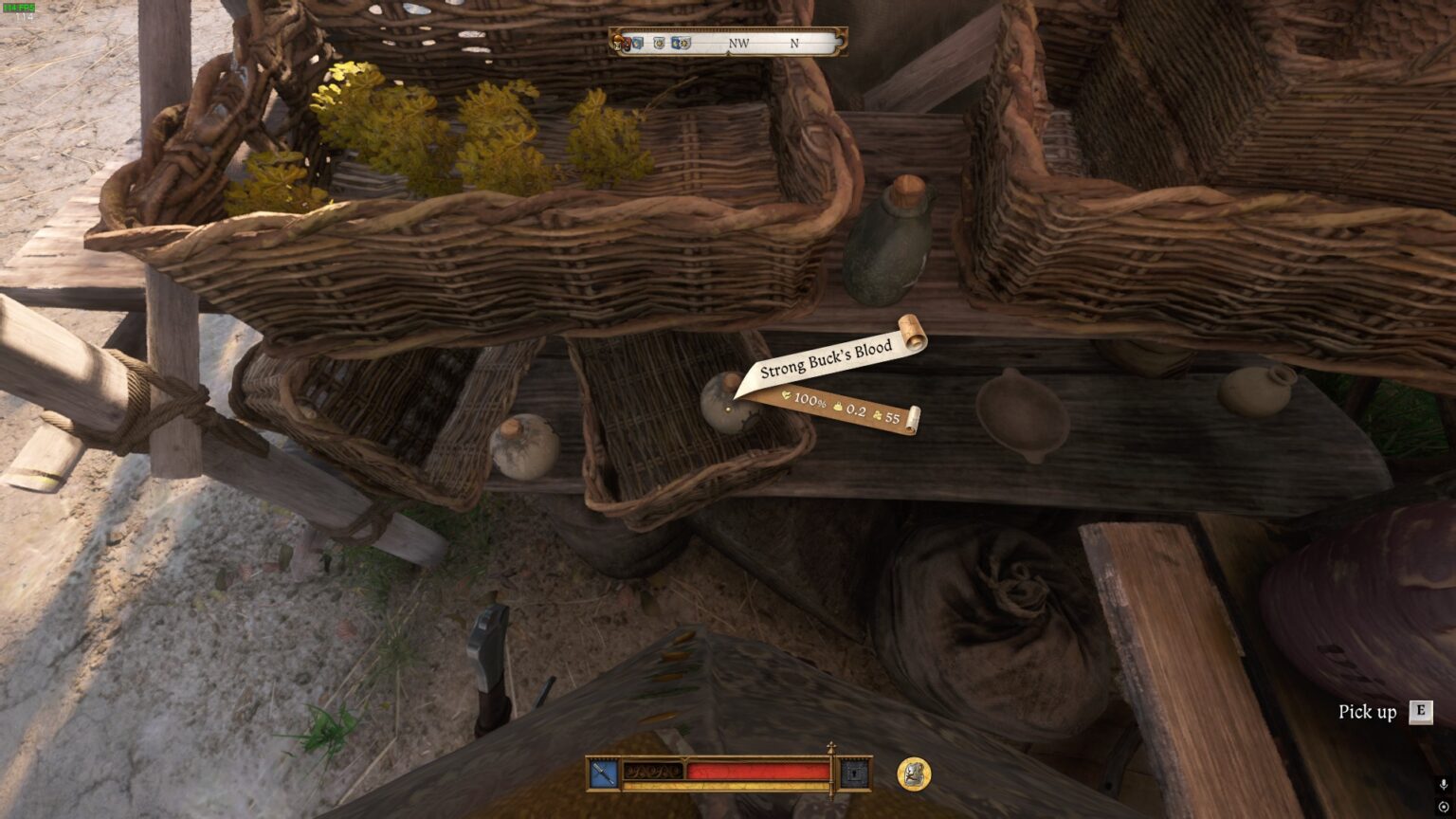This screenshot has height=819, width=1456.
Task: Click the blue potion buff icon on the compass
Action: (635, 43)
